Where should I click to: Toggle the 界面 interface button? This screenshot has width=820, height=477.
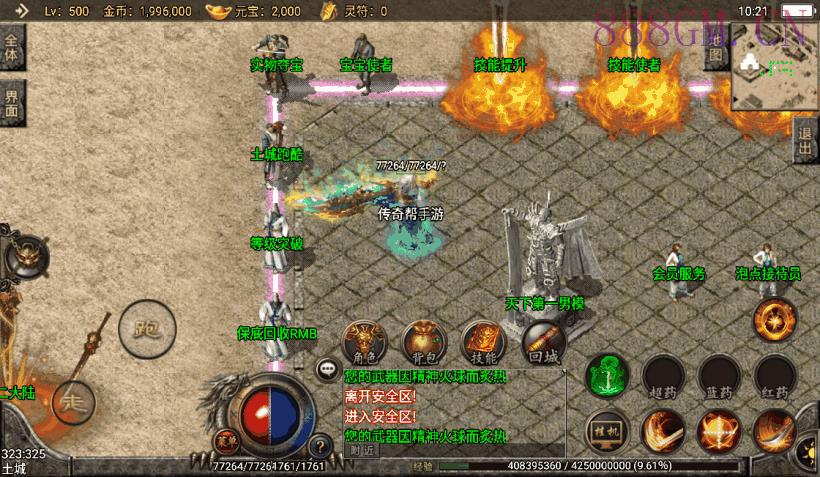[x=12, y=104]
